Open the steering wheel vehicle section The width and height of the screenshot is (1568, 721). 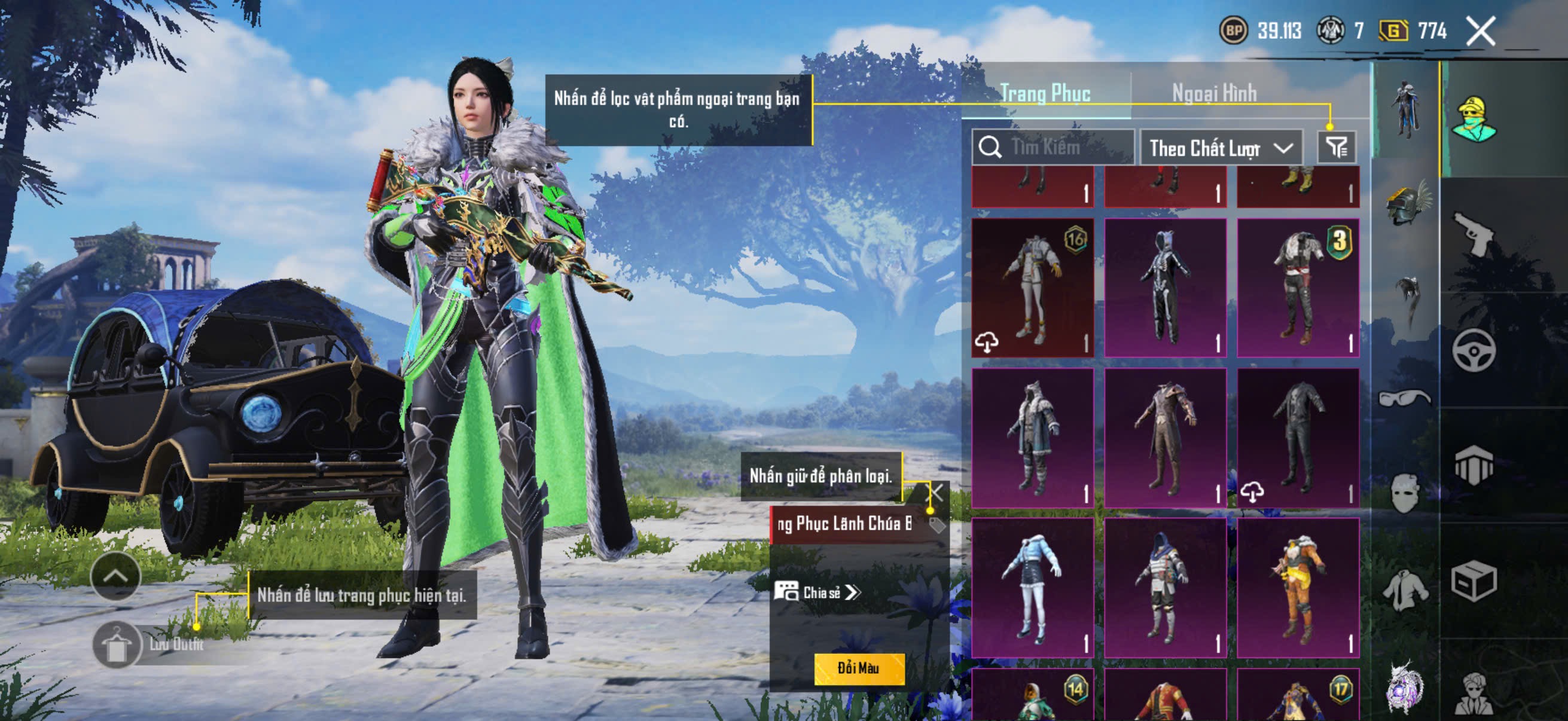pyautogui.click(x=1474, y=350)
